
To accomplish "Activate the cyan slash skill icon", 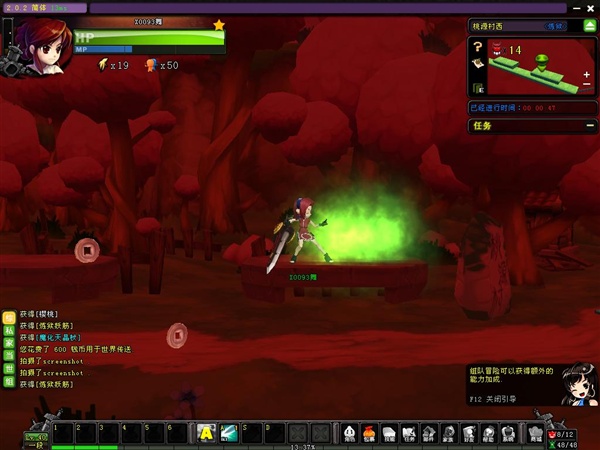I will (229, 432).
